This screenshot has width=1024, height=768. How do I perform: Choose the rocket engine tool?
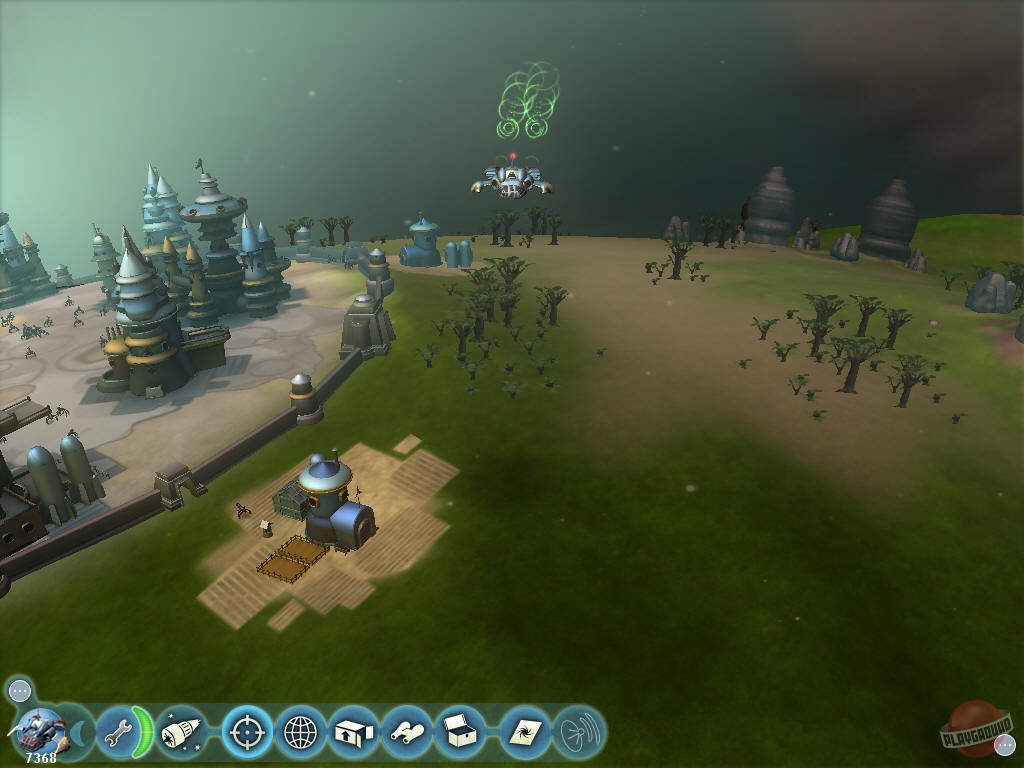click(x=181, y=733)
